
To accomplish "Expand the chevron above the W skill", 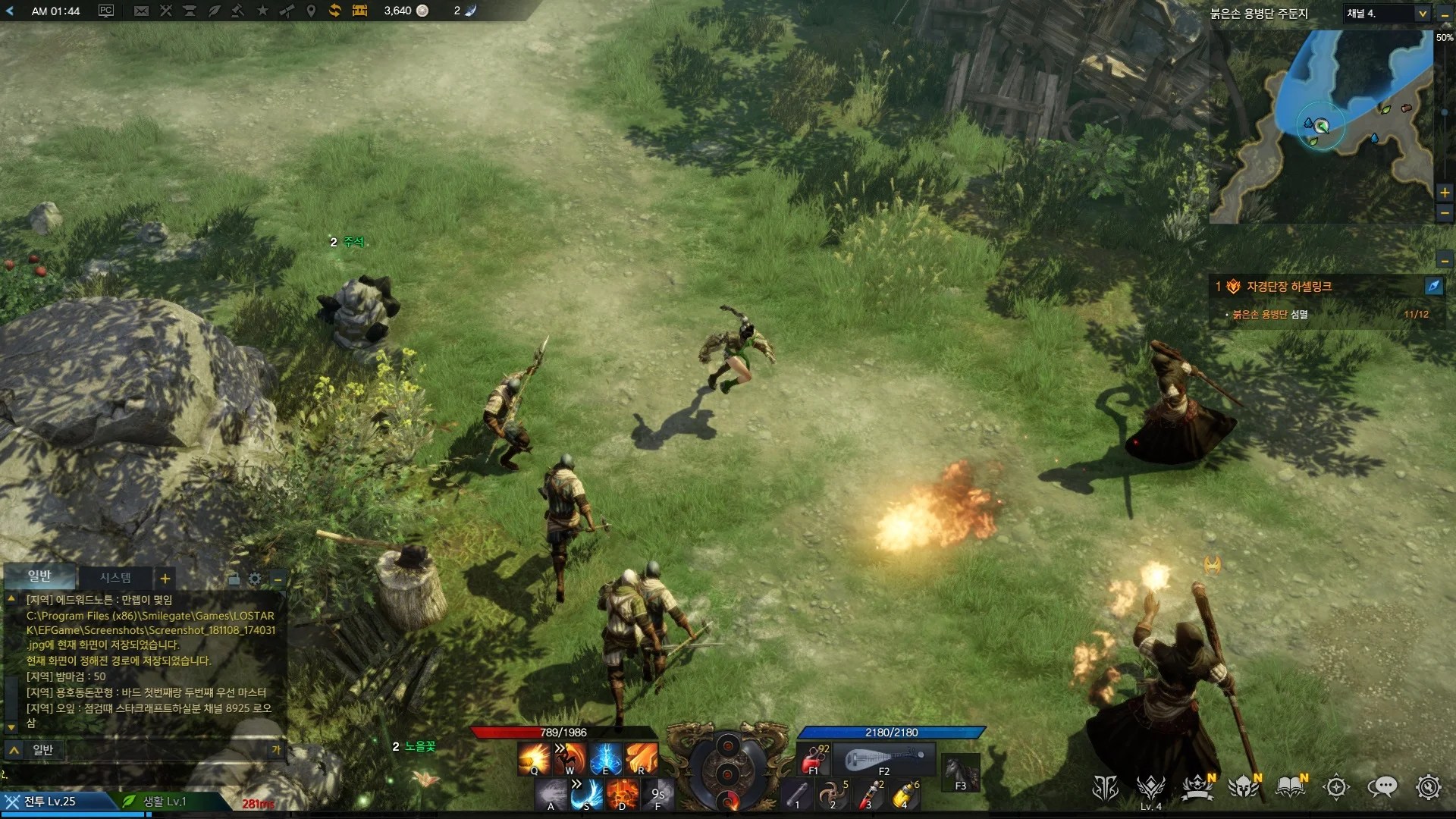I will tap(560, 748).
